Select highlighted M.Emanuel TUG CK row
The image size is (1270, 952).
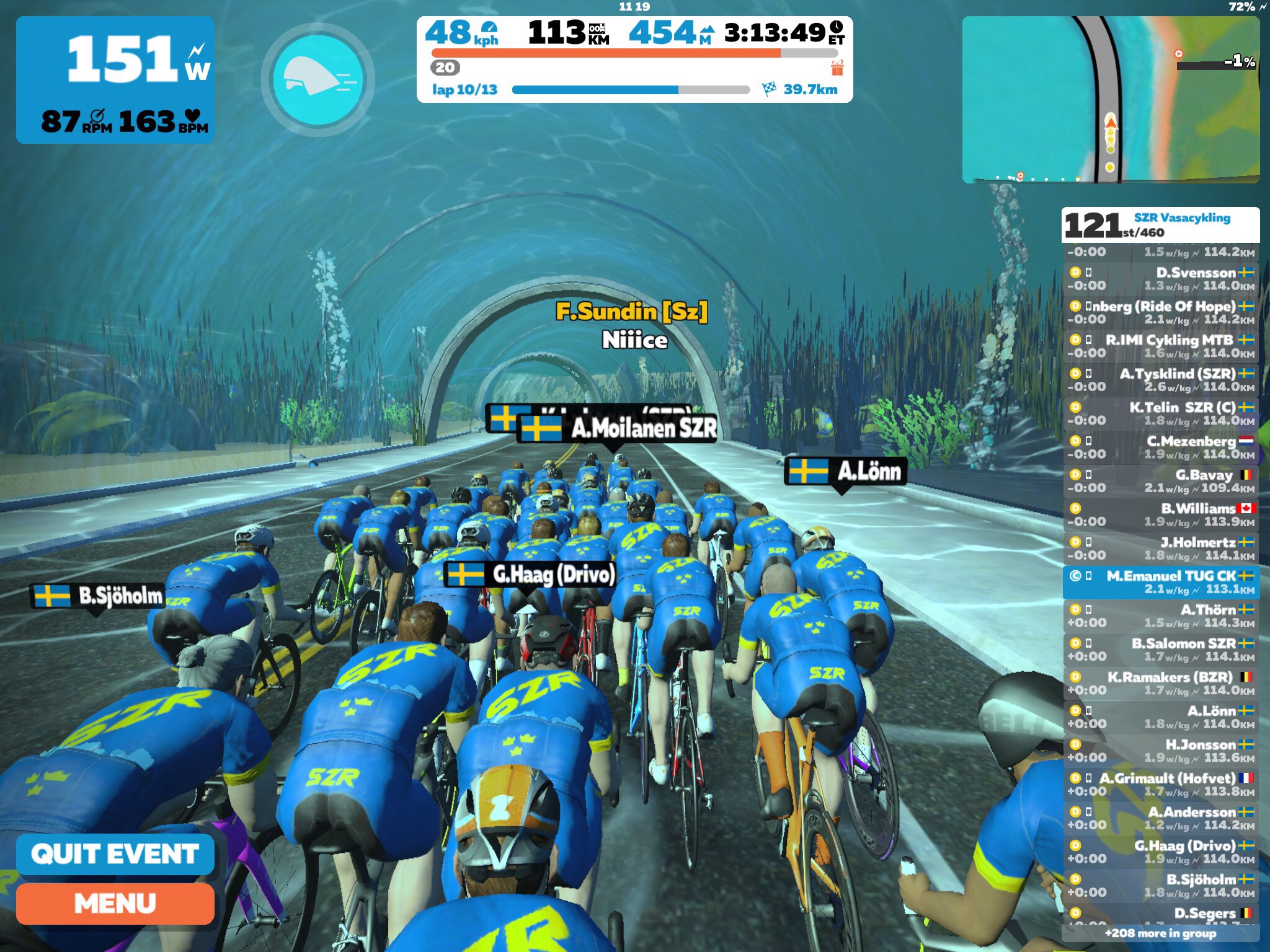coord(1160,582)
